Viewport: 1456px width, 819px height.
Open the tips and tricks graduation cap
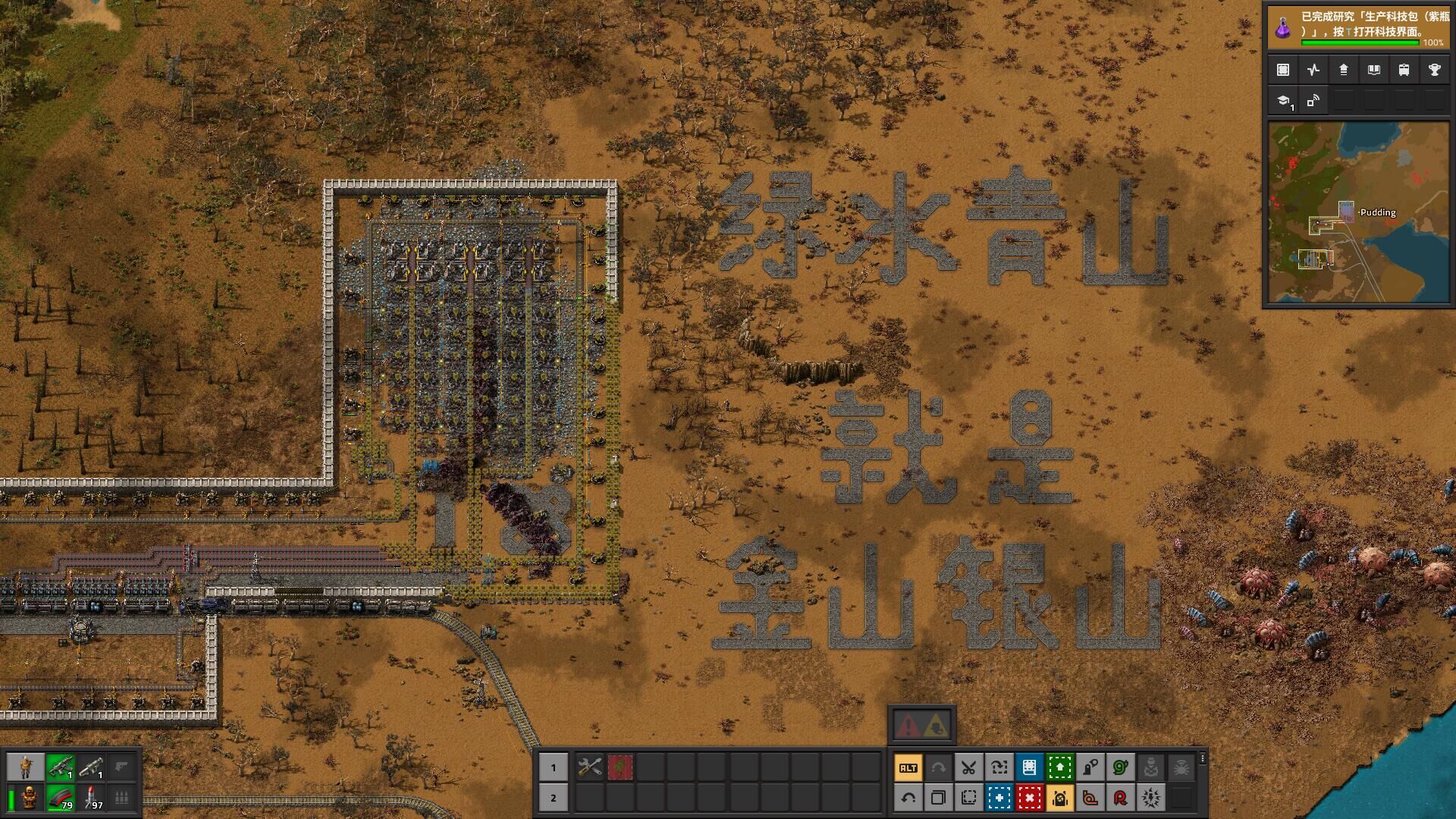(x=1283, y=101)
